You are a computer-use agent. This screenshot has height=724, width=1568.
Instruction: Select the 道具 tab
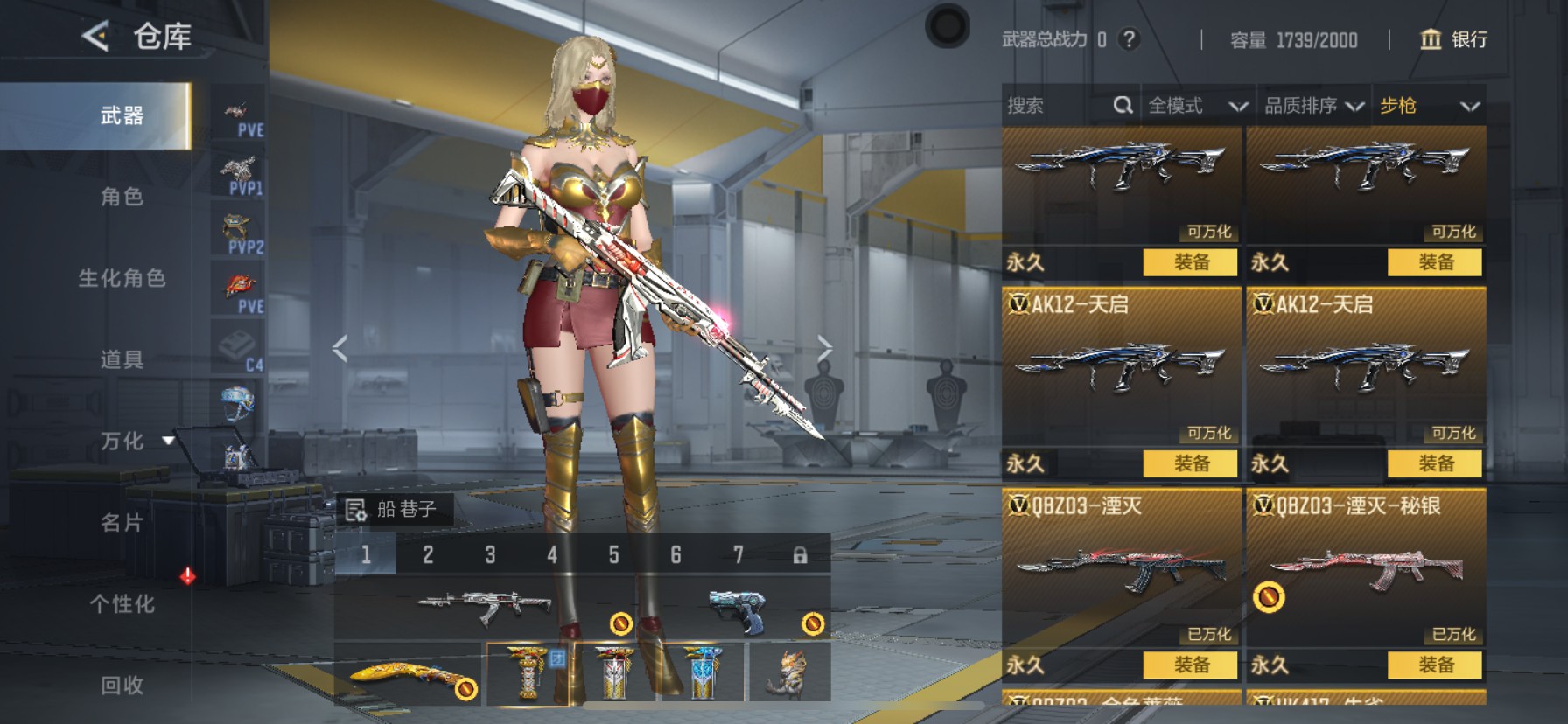pyautogui.click(x=122, y=359)
